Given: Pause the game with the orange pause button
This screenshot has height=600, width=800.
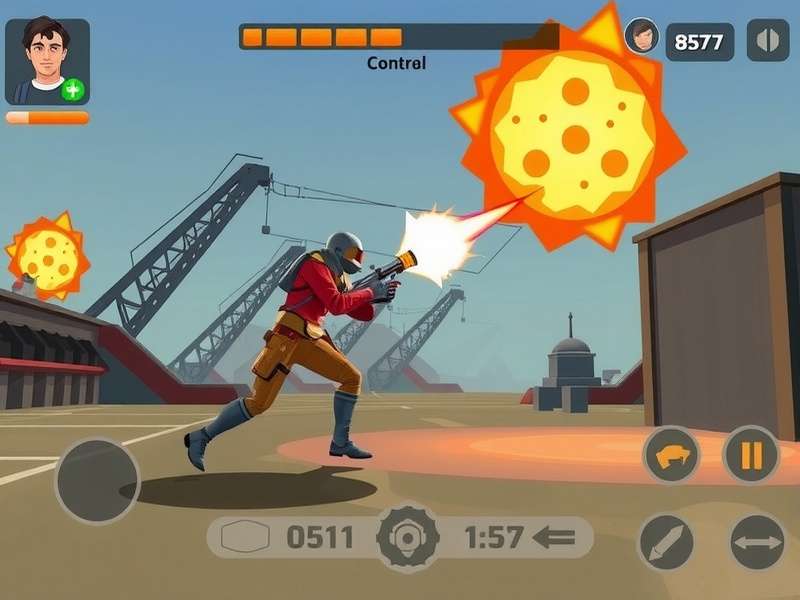Looking at the screenshot, I should [751, 455].
